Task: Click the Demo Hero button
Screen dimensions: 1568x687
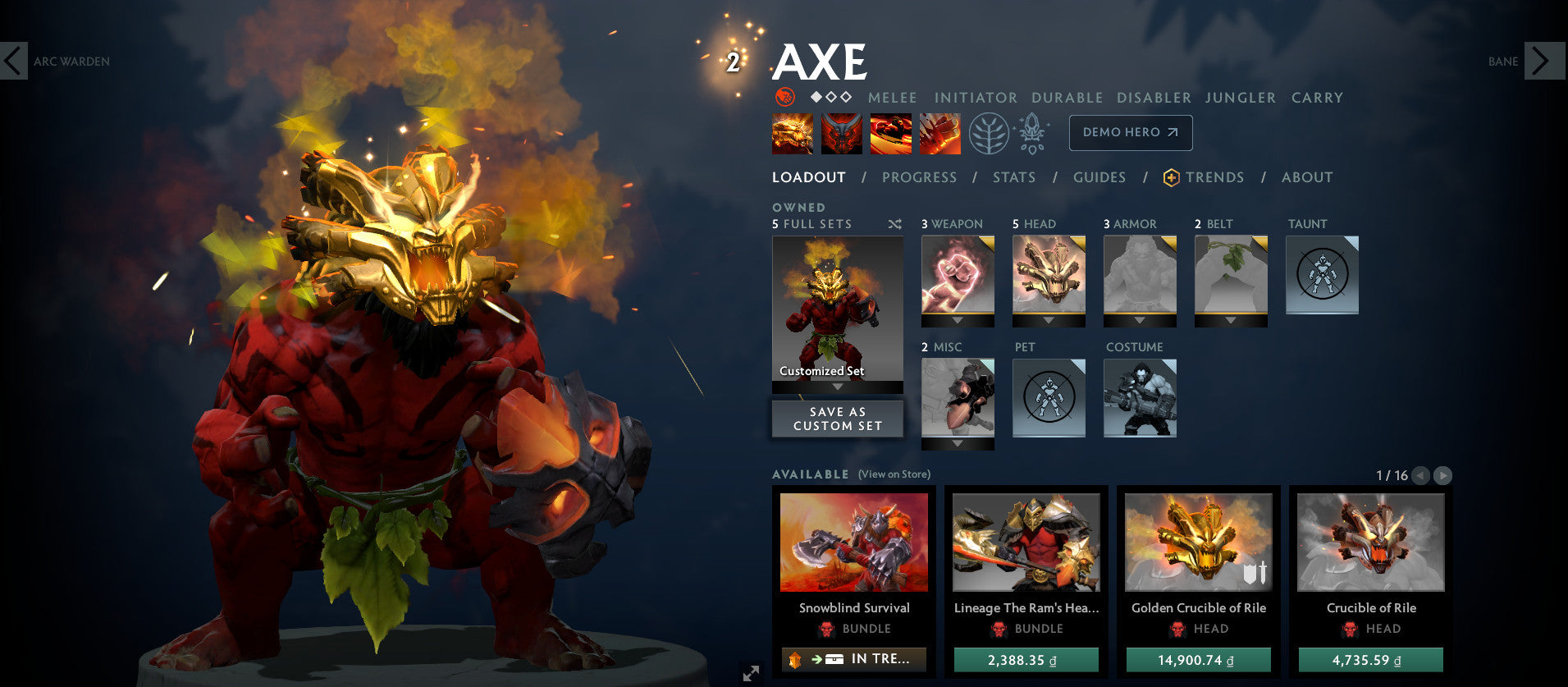Action: [1130, 132]
